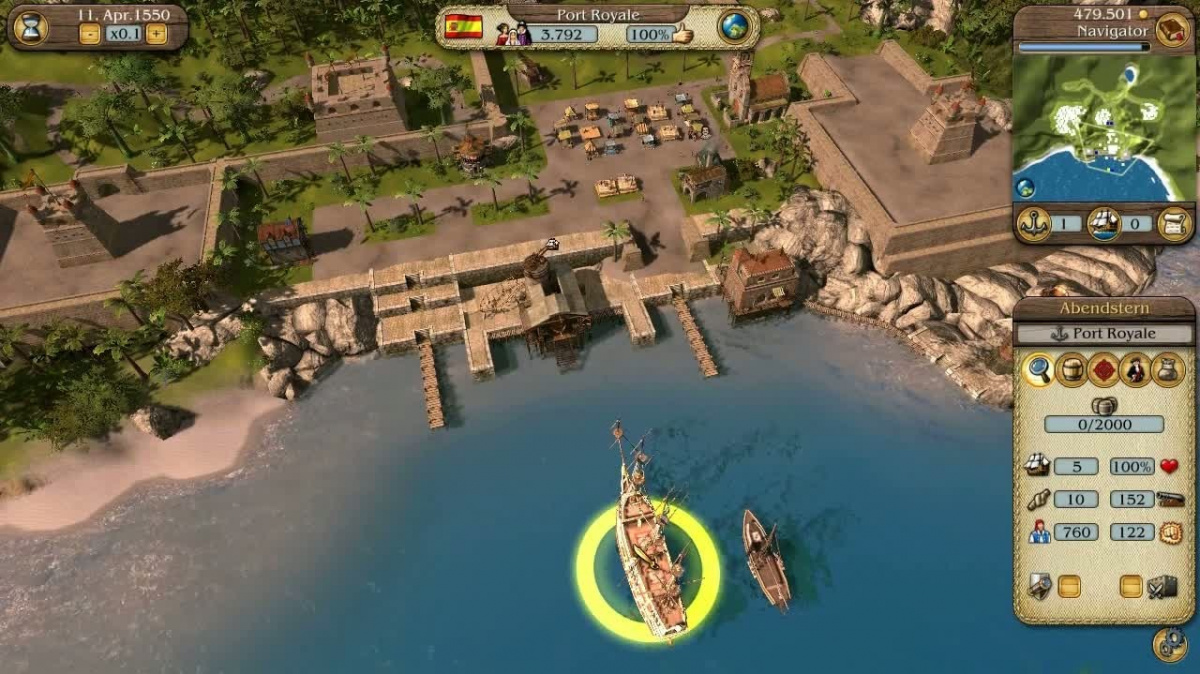Switch to the barrel cargo tab
This screenshot has height=674, width=1200.
pos(1071,370)
